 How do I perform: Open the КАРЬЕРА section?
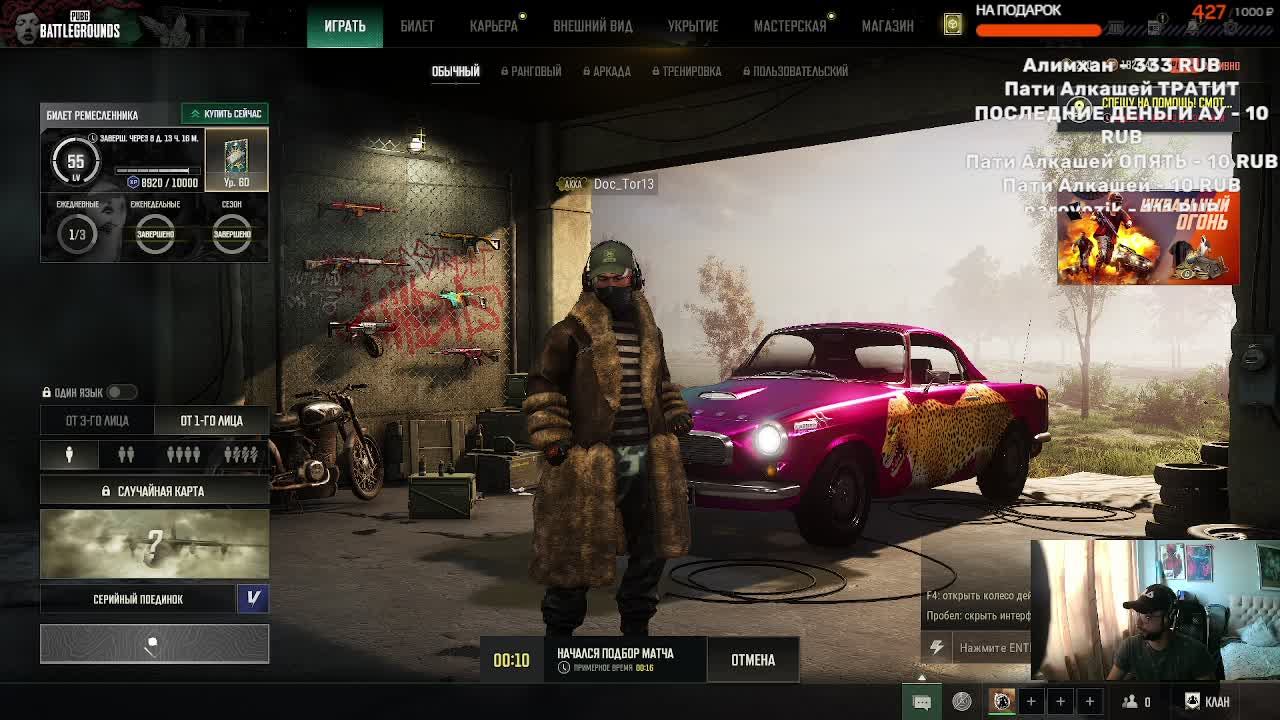click(494, 26)
